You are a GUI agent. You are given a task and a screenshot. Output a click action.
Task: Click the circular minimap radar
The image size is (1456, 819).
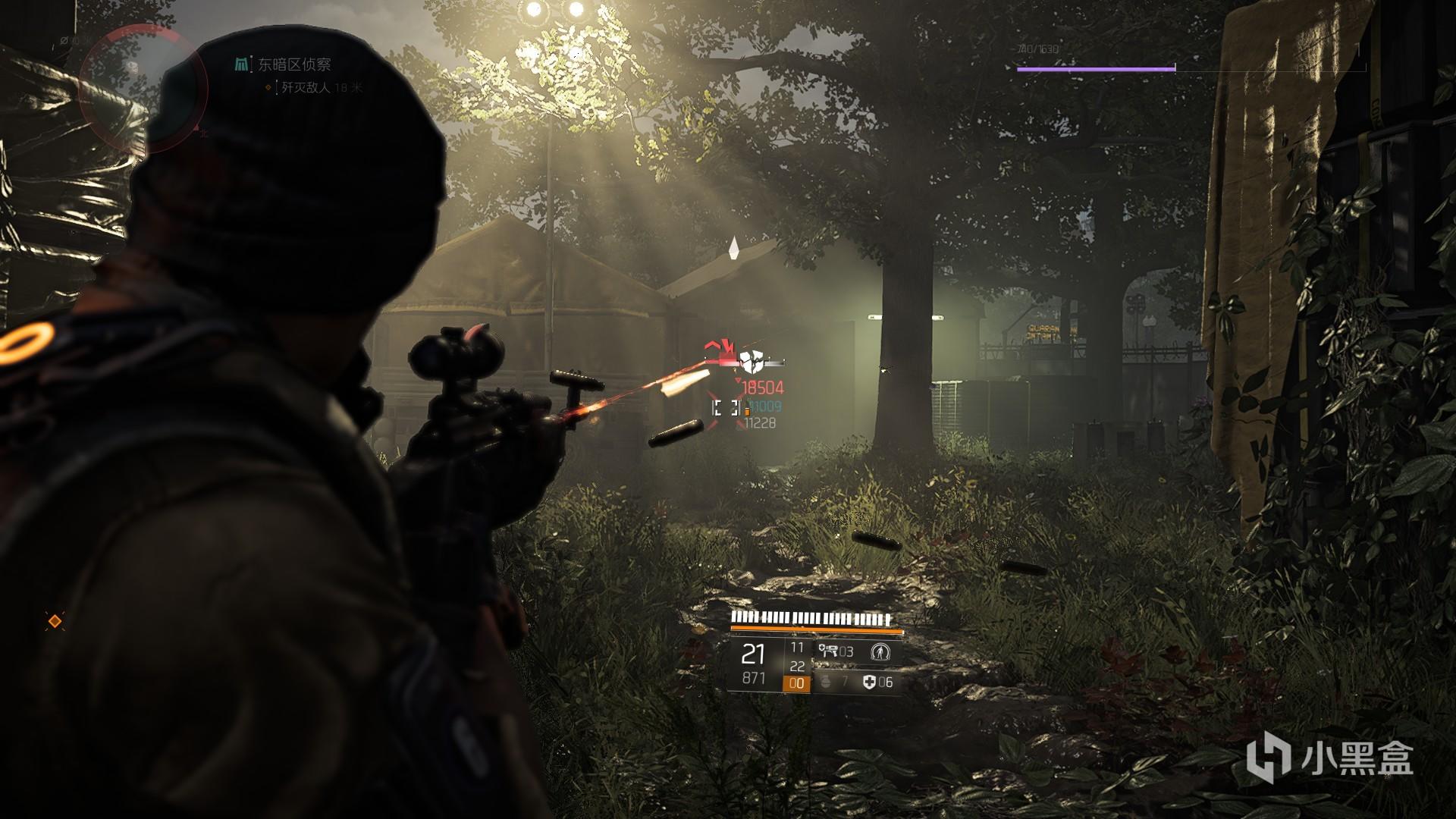[143, 83]
